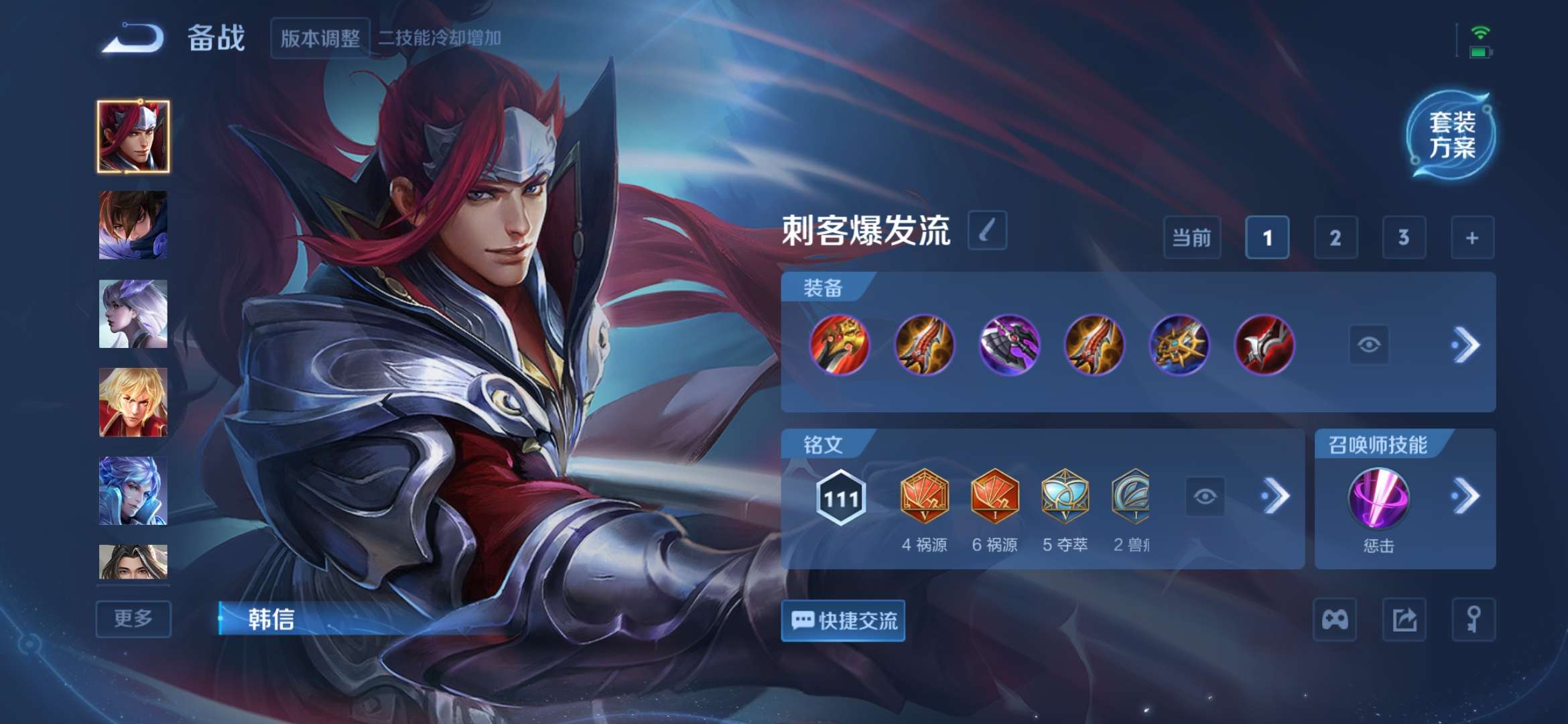This screenshot has height=724, width=1568.
Task: Click the game controller icon at bottom right
Action: [1335, 620]
